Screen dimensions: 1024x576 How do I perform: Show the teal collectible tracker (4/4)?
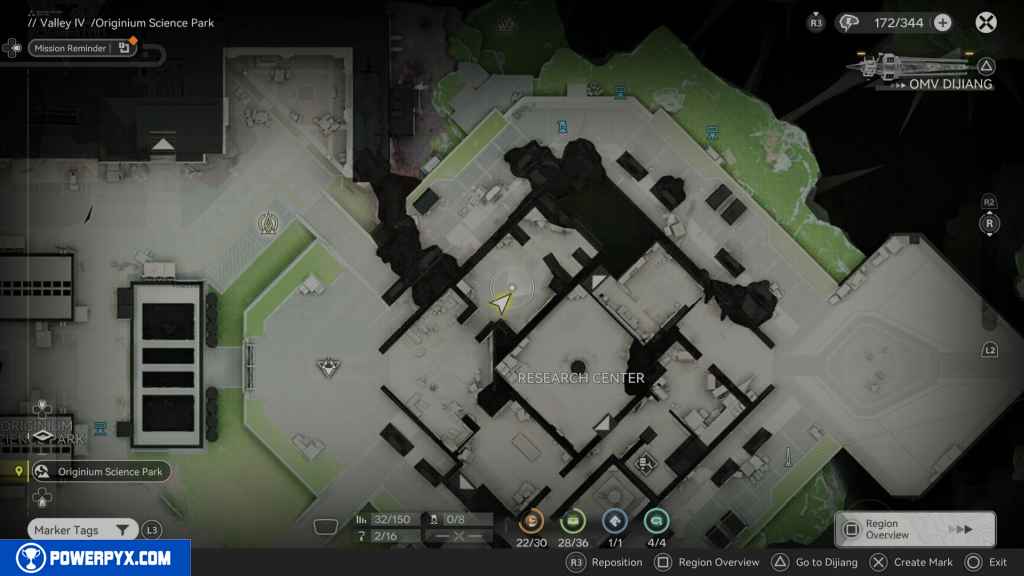tap(656, 520)
